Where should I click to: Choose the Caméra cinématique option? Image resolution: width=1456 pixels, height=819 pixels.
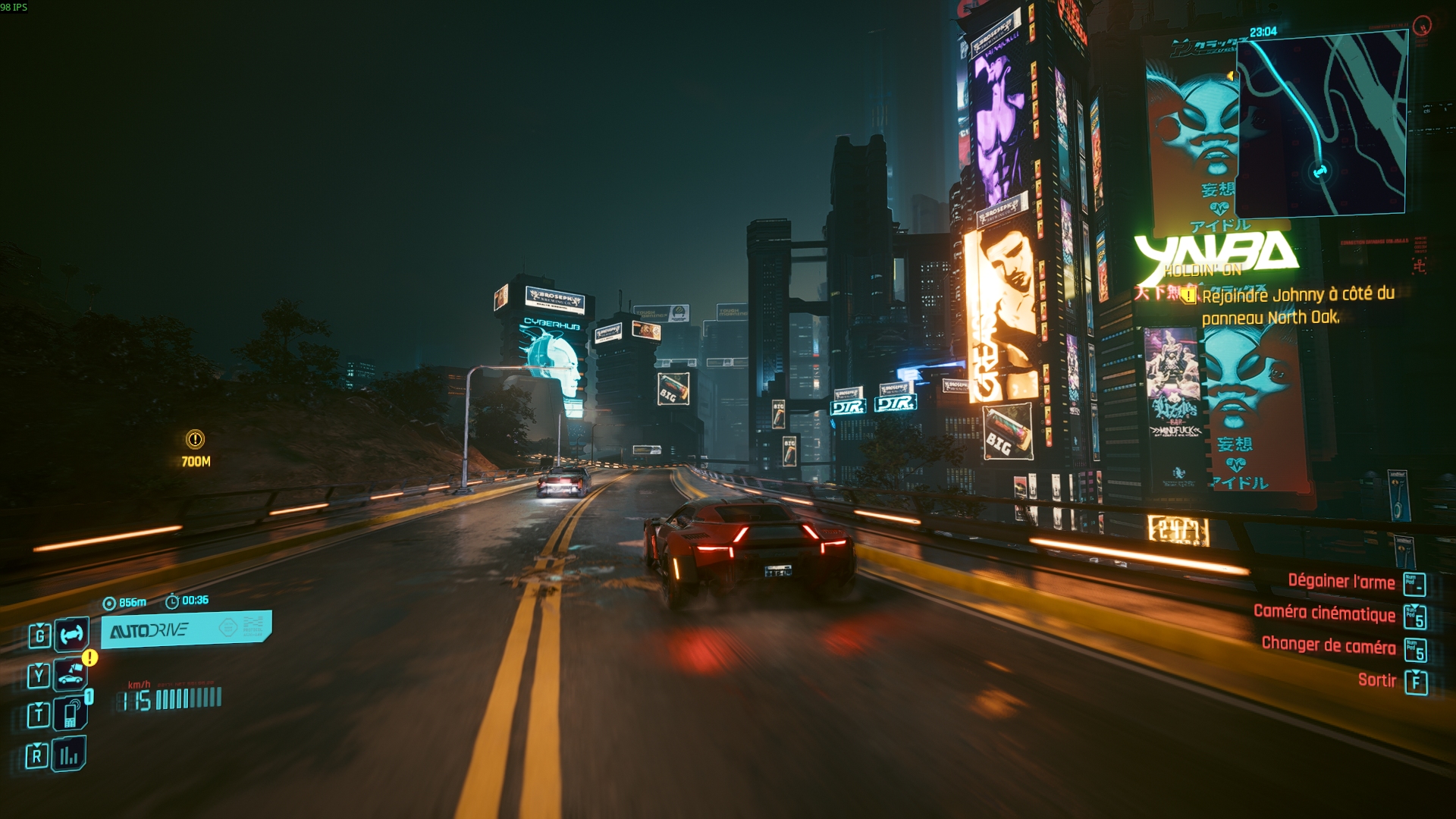pos(1324,613)
